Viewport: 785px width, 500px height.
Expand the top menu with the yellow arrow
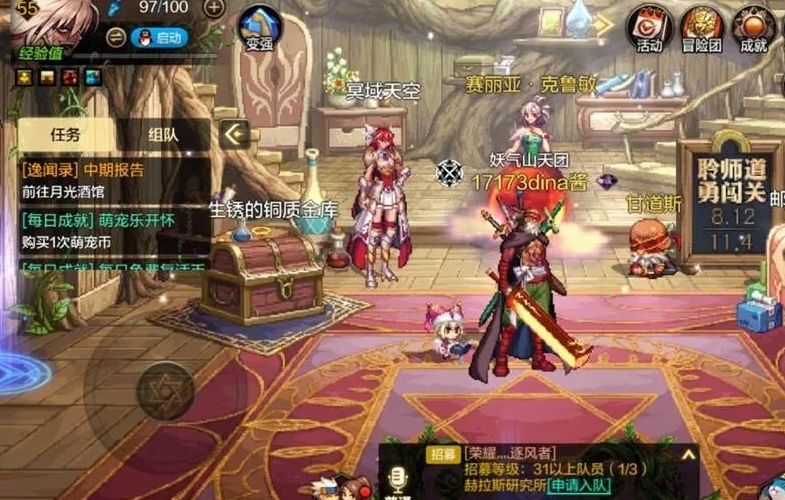coord(603,24)
